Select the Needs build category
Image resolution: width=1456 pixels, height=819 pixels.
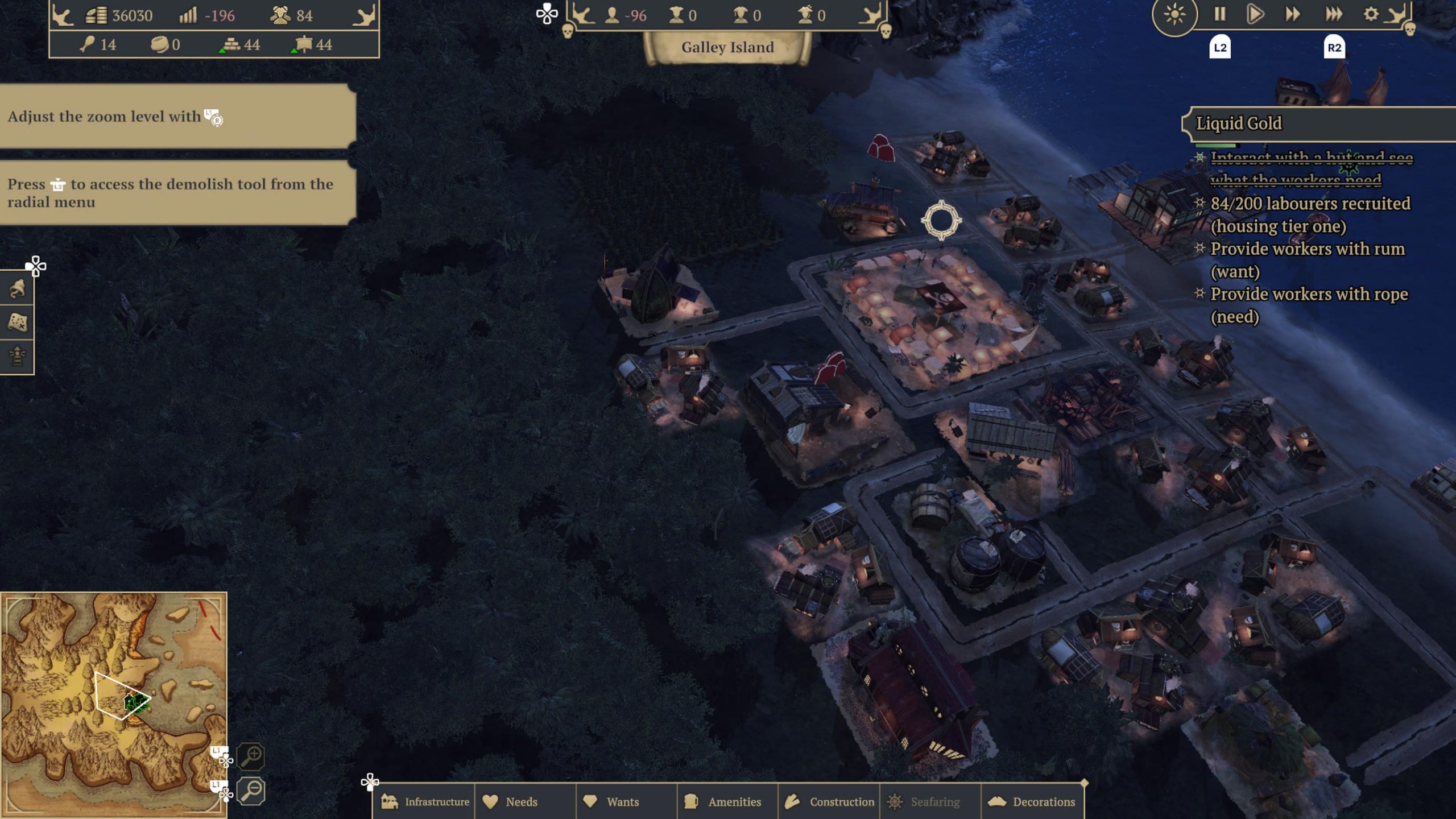[x=510, y=801]
